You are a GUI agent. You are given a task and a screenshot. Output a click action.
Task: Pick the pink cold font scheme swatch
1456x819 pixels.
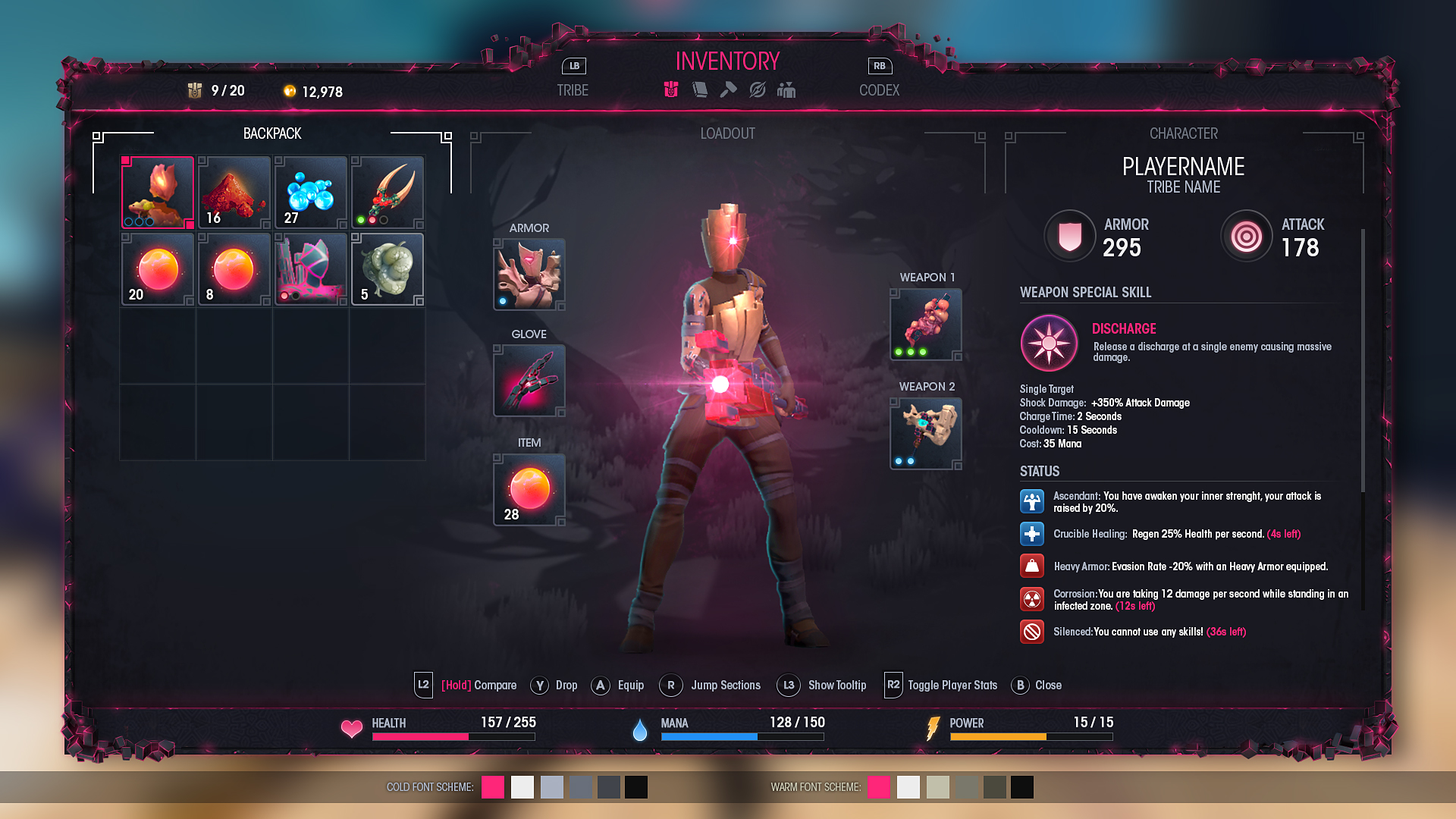(493, 787)
